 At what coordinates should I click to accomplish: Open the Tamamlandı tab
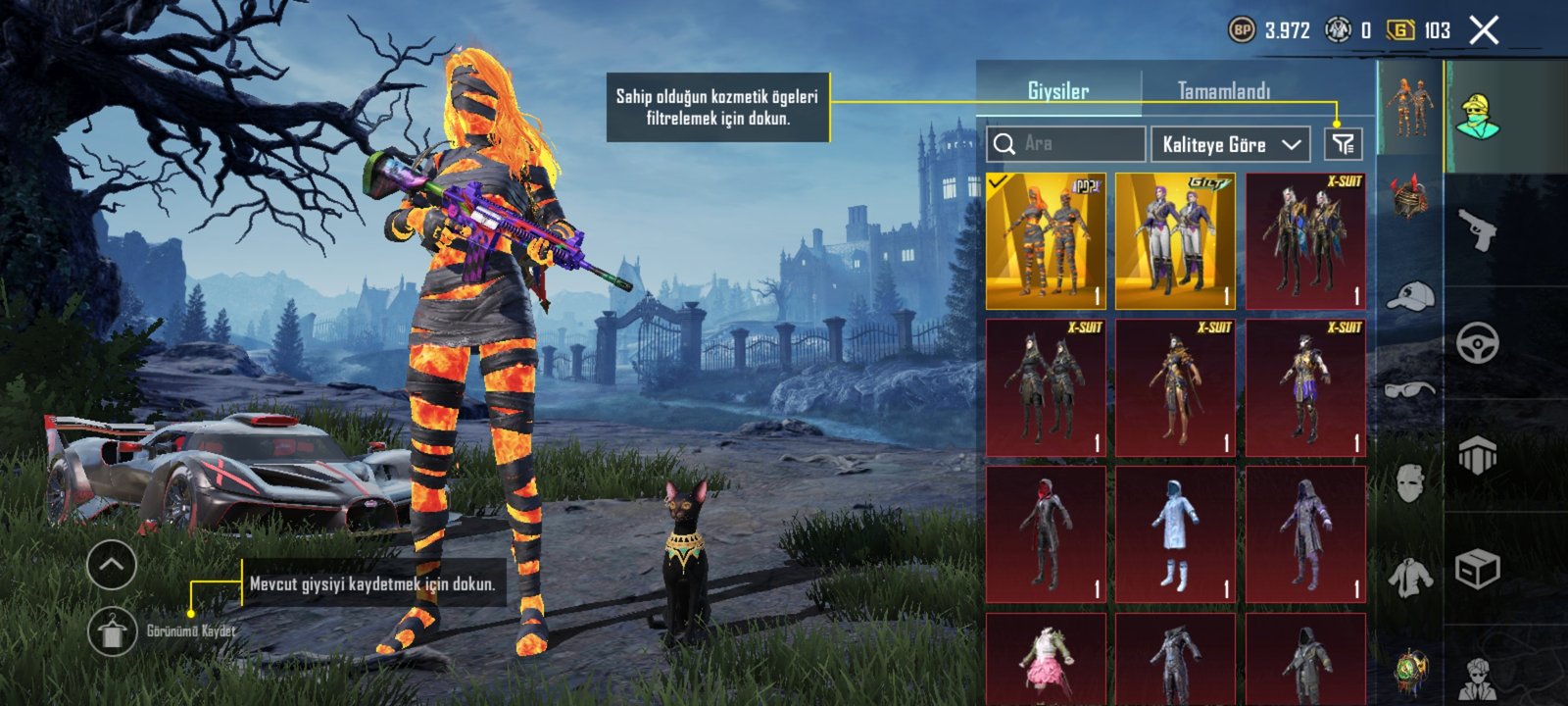(x=1223, y=91)
